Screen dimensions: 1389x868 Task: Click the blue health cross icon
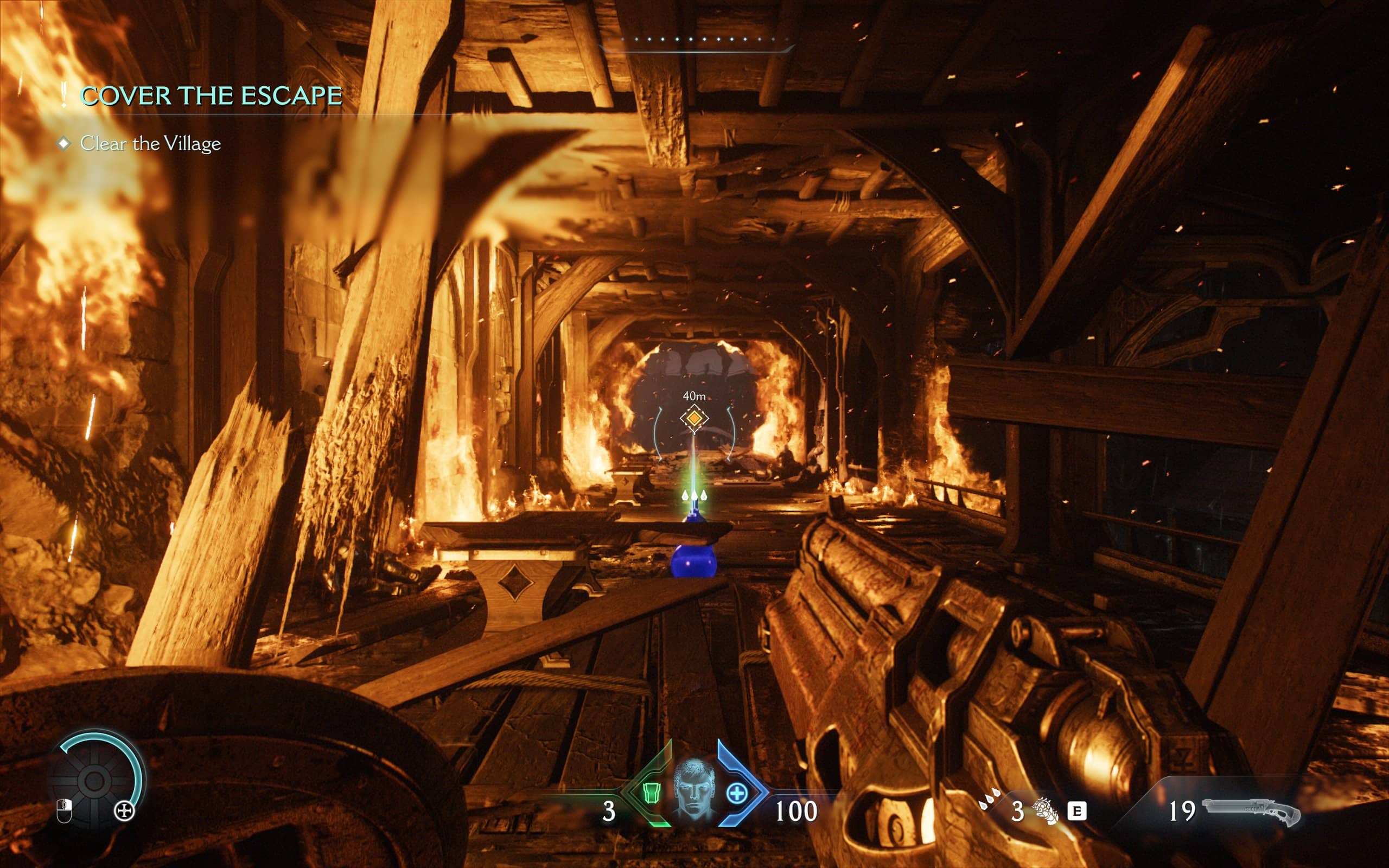pyautogui.click(x=736, y=793)
